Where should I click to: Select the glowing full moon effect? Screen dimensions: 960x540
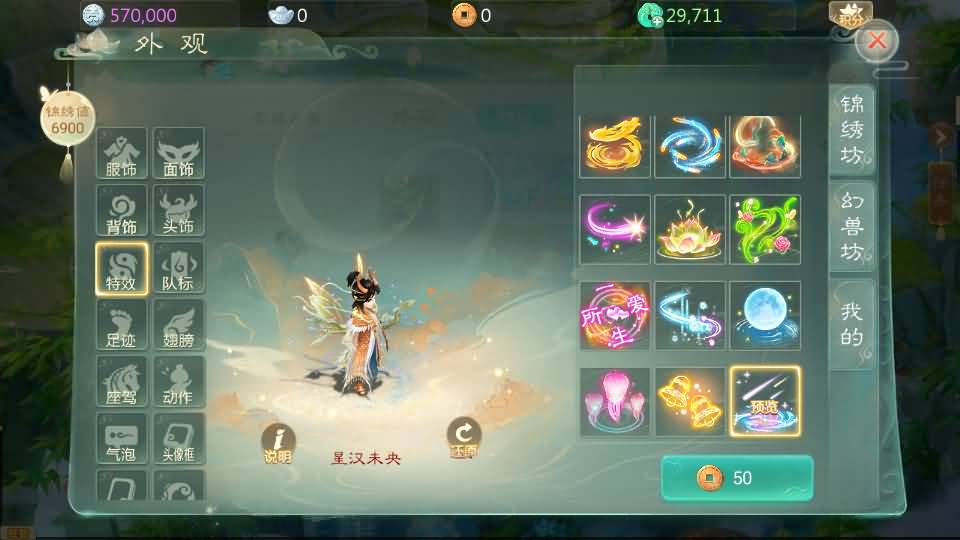pyautogui.click(x=765, y=315)
